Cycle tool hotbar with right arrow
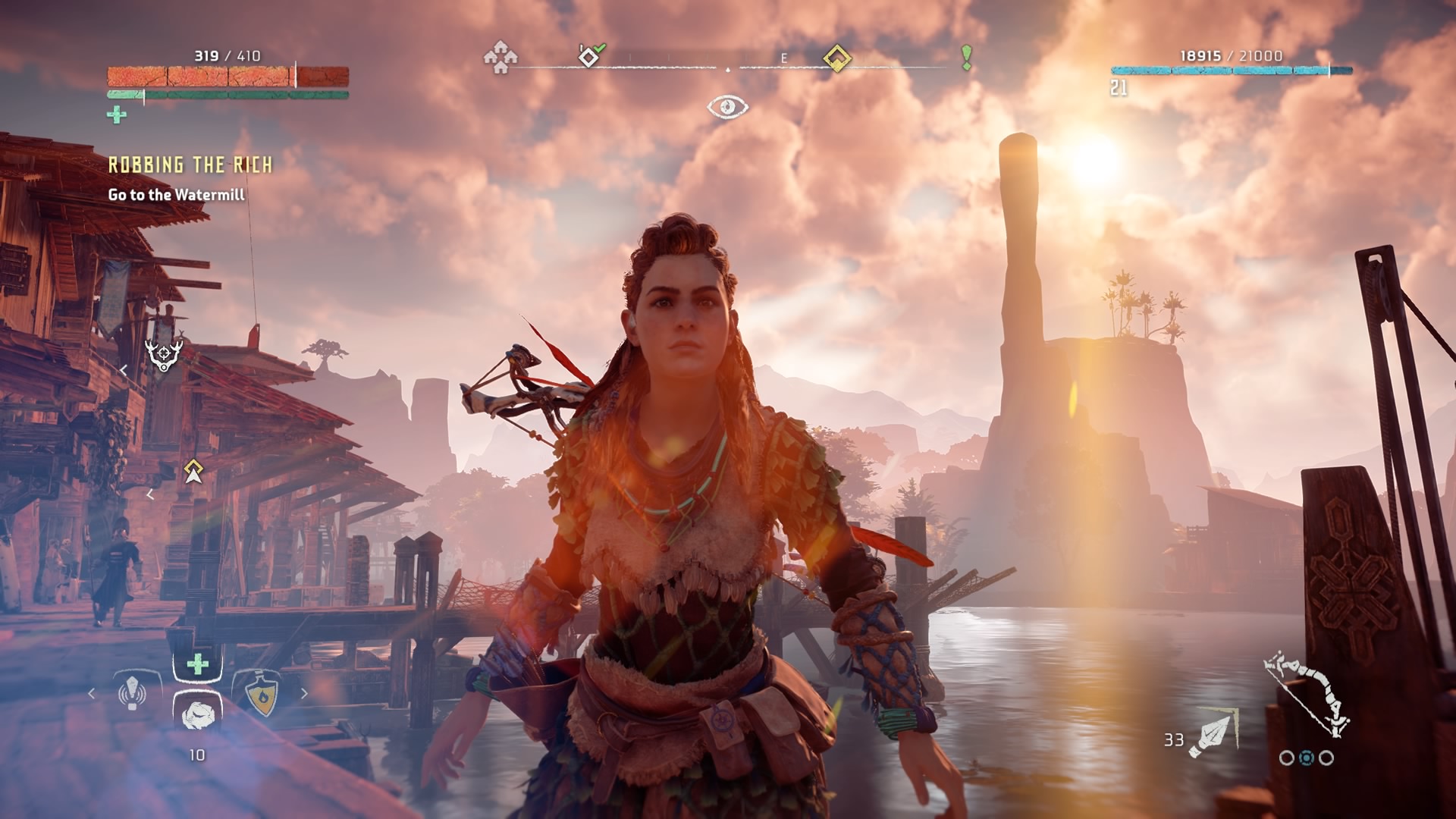Viewport: 1456px width, 819px height. pos(304,693)
